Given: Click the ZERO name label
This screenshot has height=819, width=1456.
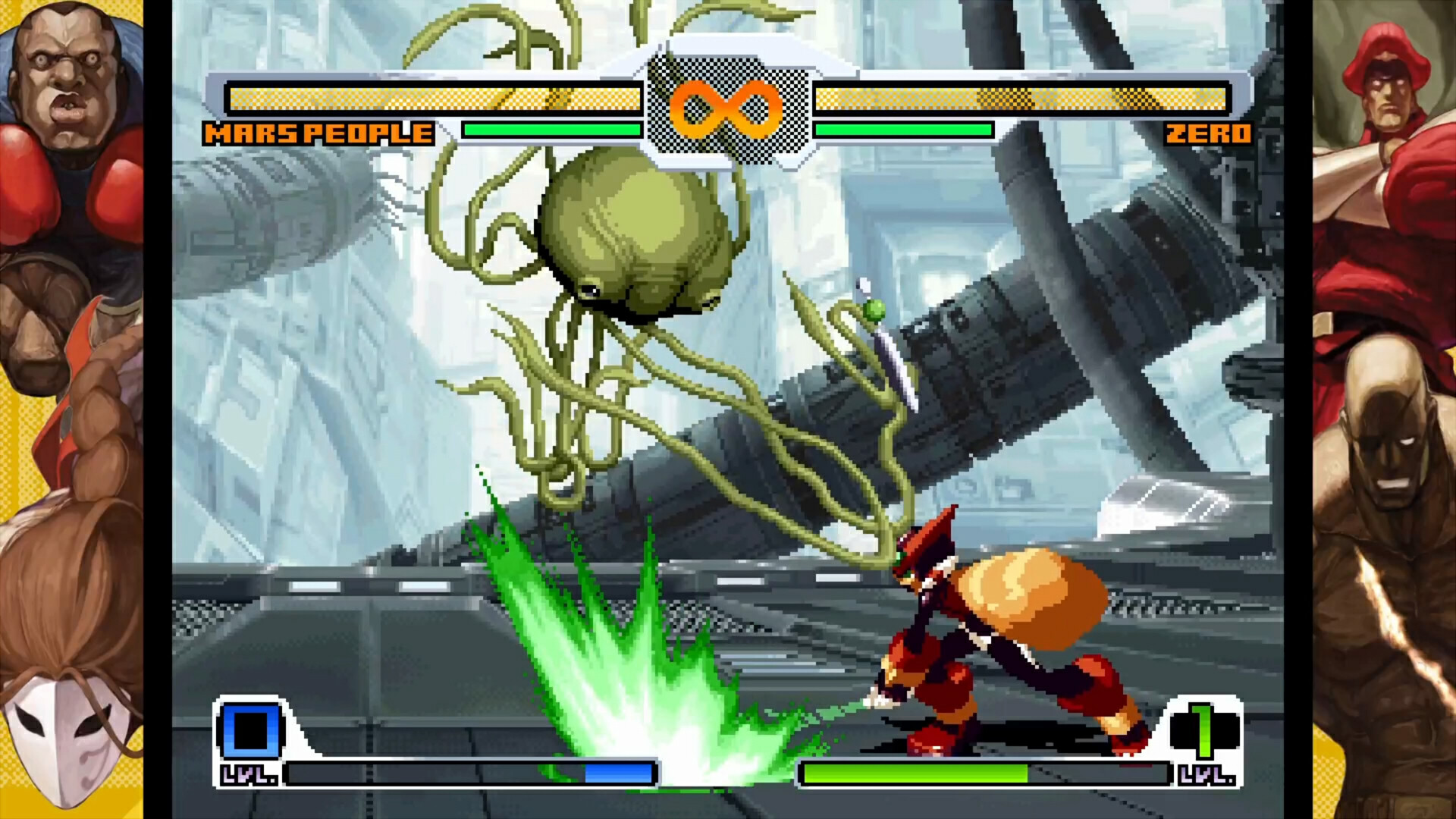Looking at the screenshot, I should tap(1210, 133).
